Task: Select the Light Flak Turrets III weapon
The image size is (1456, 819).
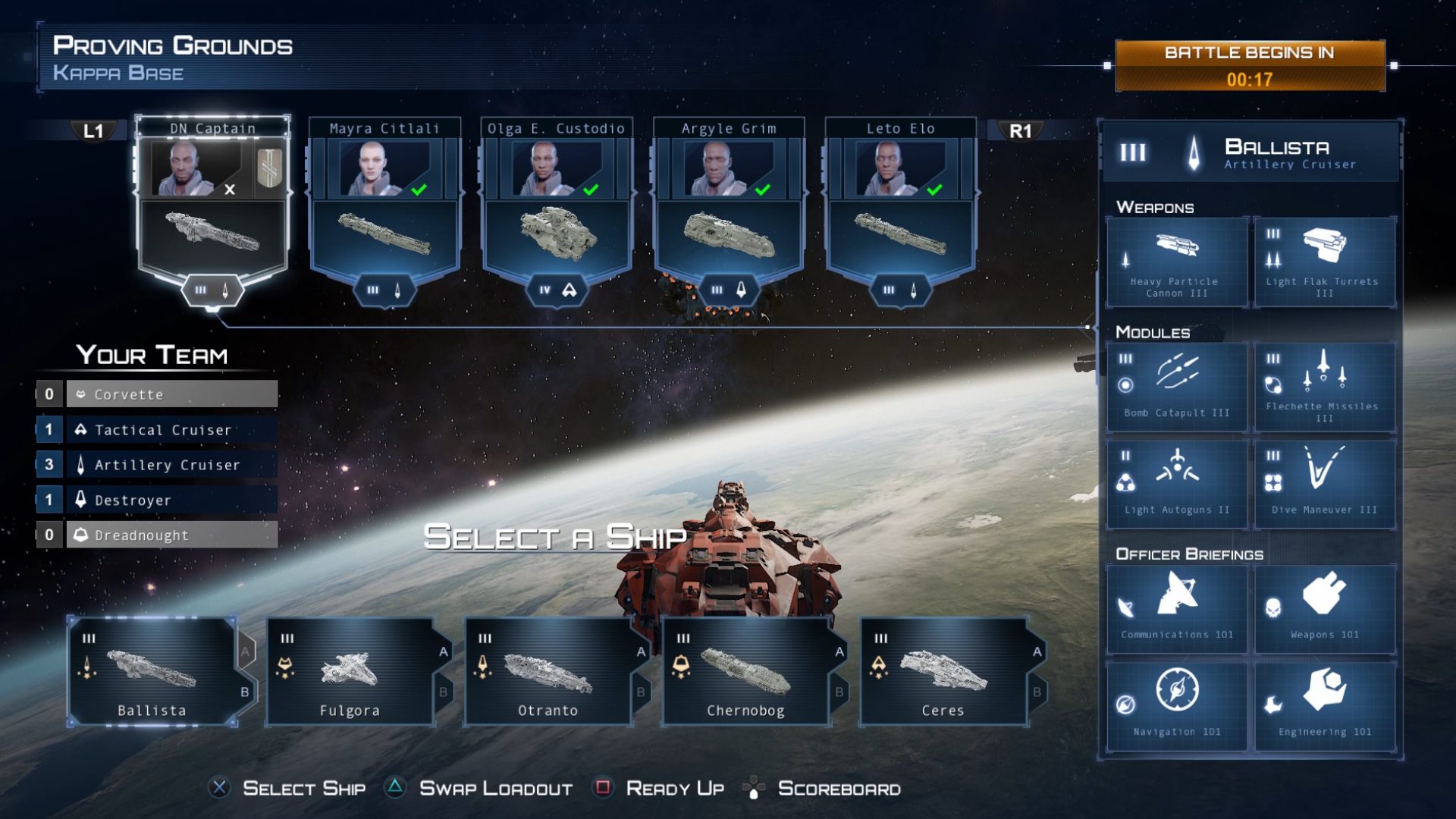Action: click(x=1324, y=262)
